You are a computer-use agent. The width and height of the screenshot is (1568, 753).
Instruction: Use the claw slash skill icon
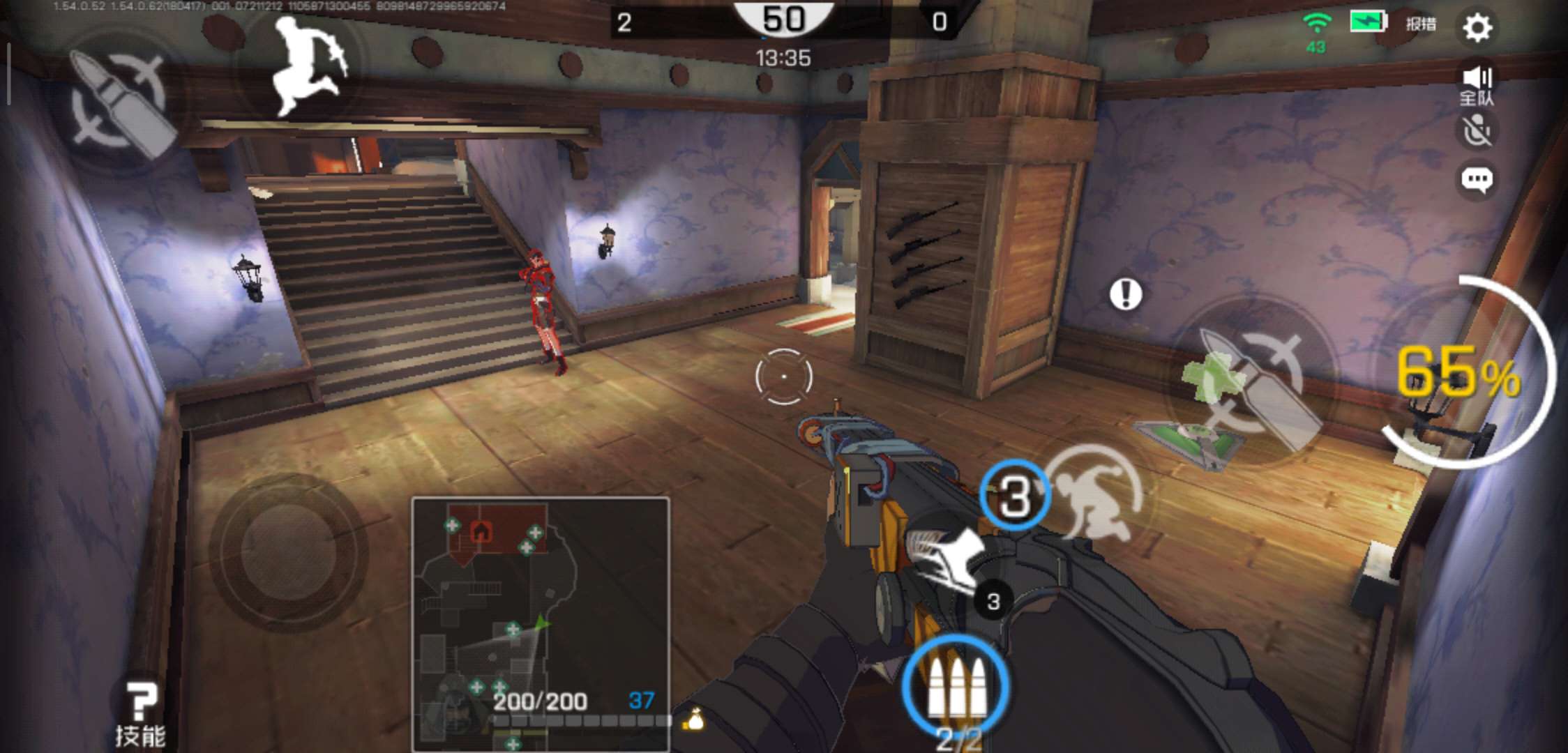coord(946,557)
